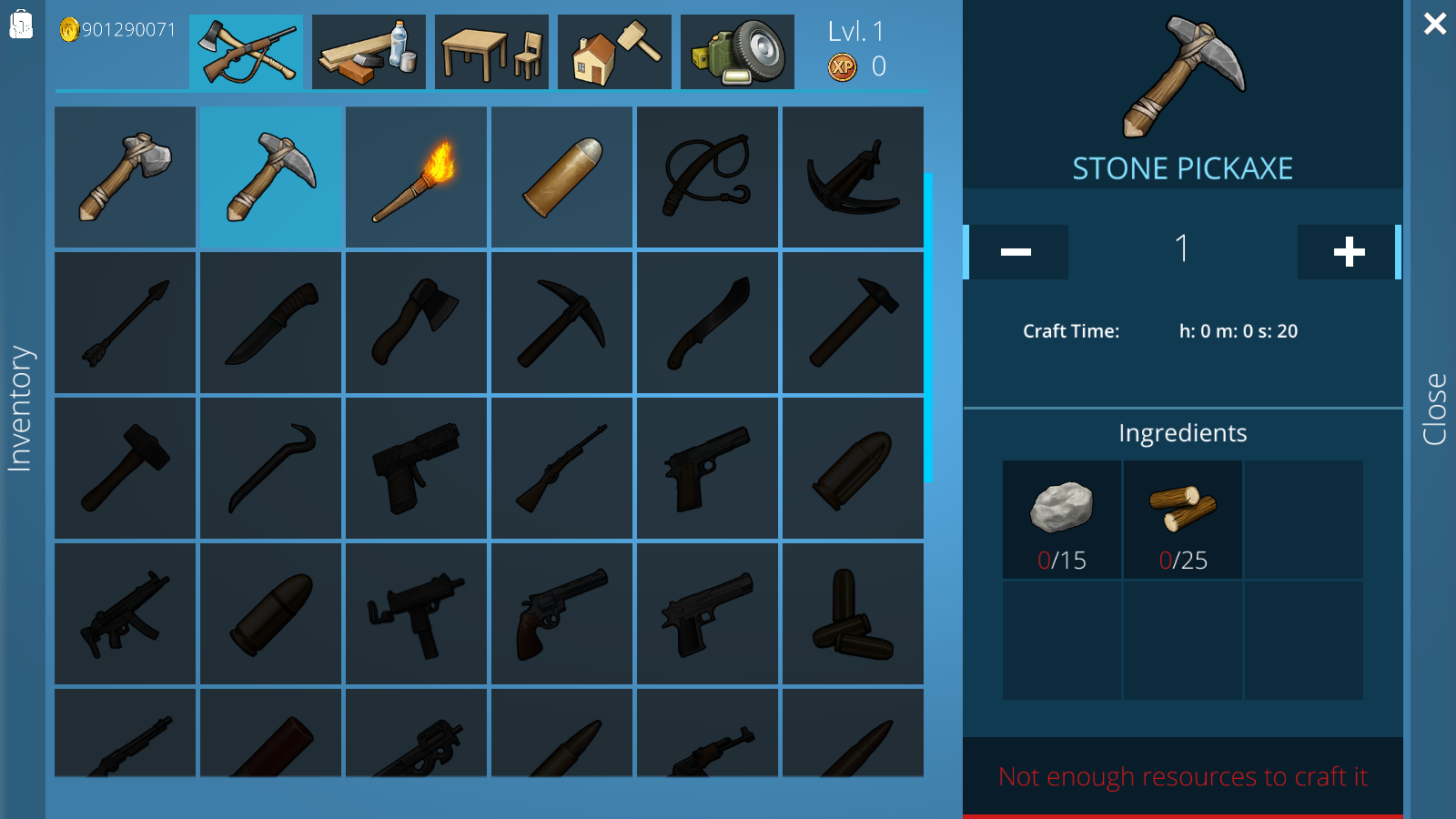
Task: Open the house building tab
Action: point(614,52)
